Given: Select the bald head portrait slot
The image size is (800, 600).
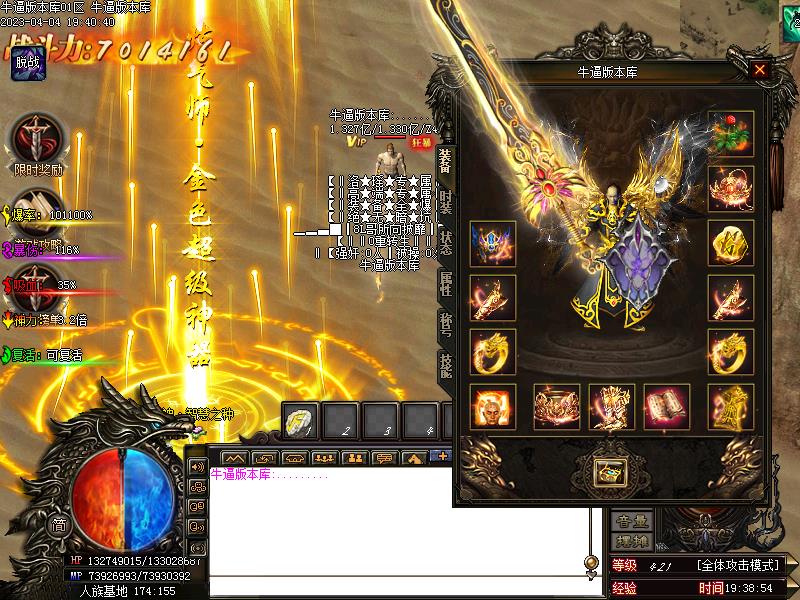Looking at the screenshot, I should (x=493, y=407).
